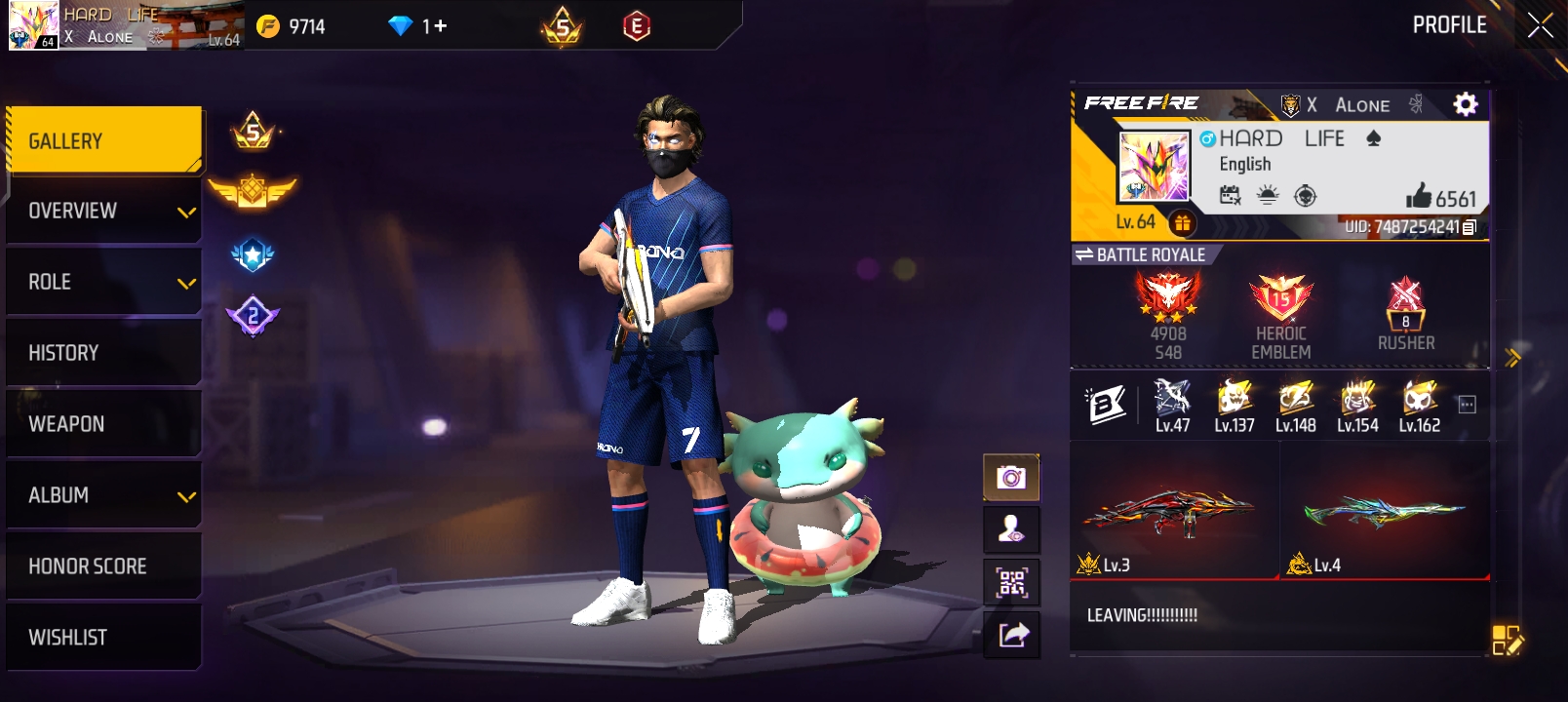
Task: Switch to the Weapon tab
Action: tap(103, 424)
